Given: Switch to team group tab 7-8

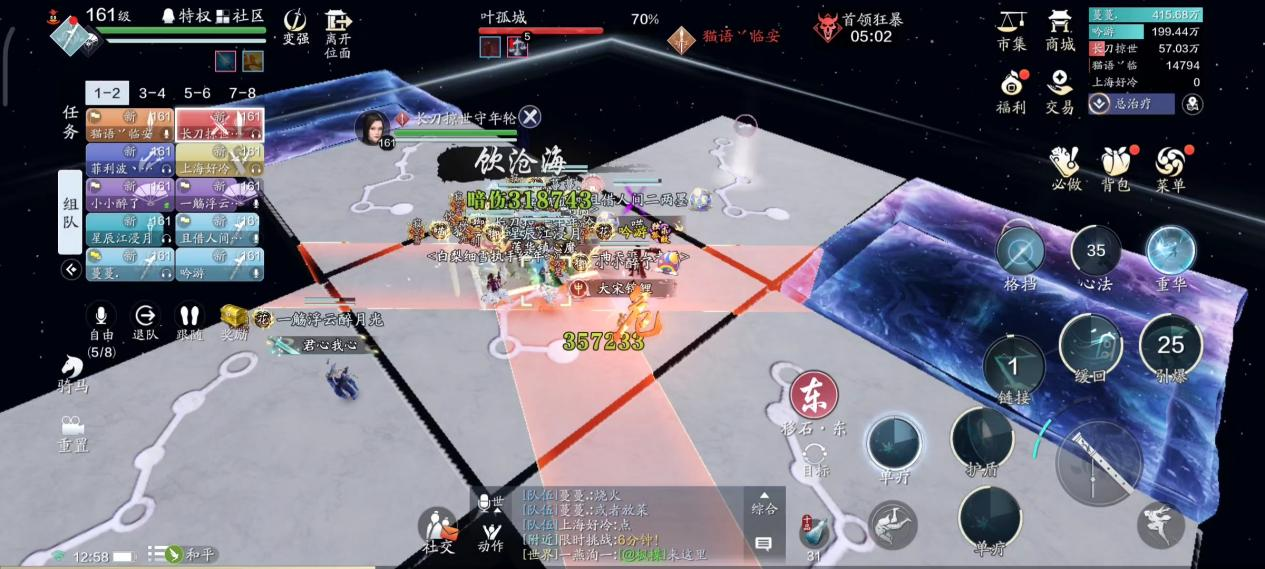Looking at the screenshot, I should [x=243, y=93].
